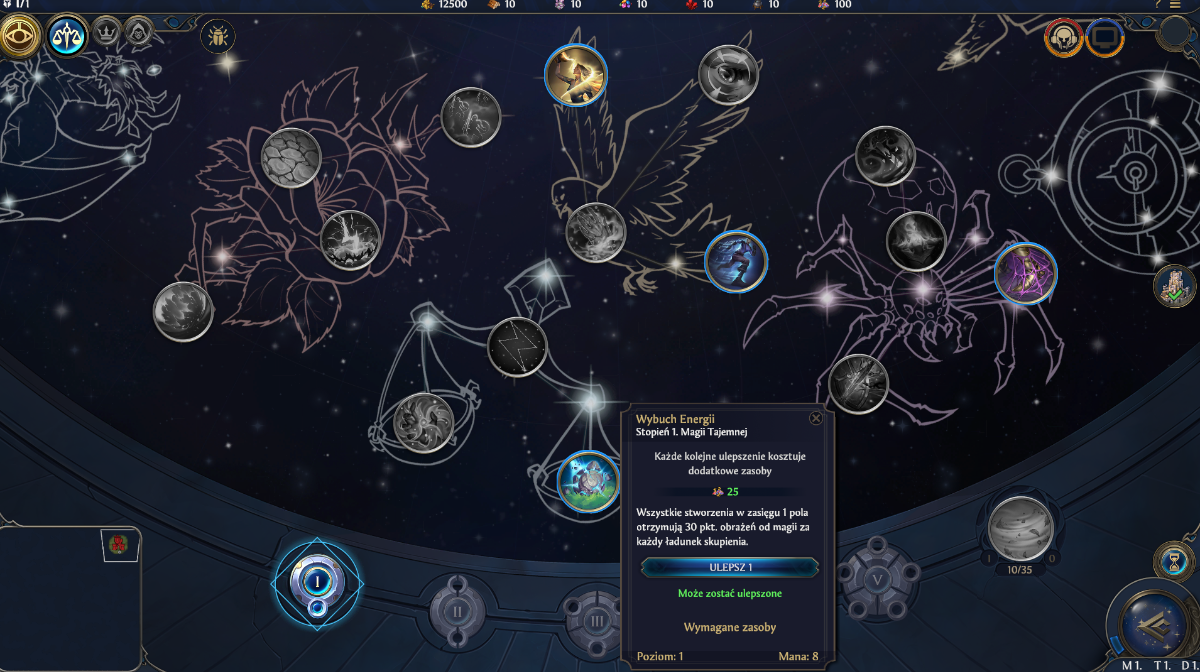Open the building with green checkmark icon
Screen dimensions: 1200x672
pyautogui.click(x=1174, y=286)
